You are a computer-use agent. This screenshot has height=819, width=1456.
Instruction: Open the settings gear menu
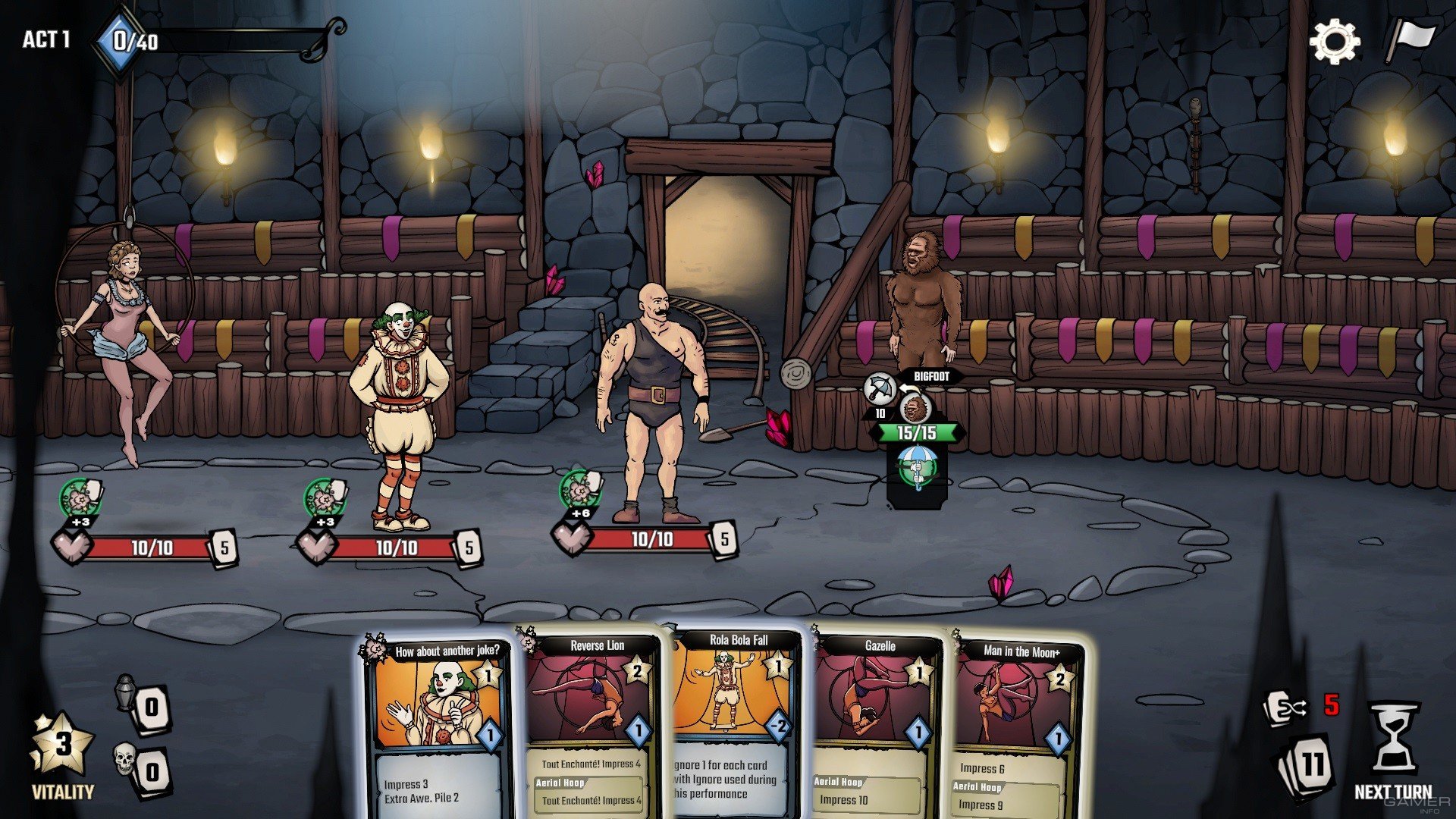click(1334, 41)
